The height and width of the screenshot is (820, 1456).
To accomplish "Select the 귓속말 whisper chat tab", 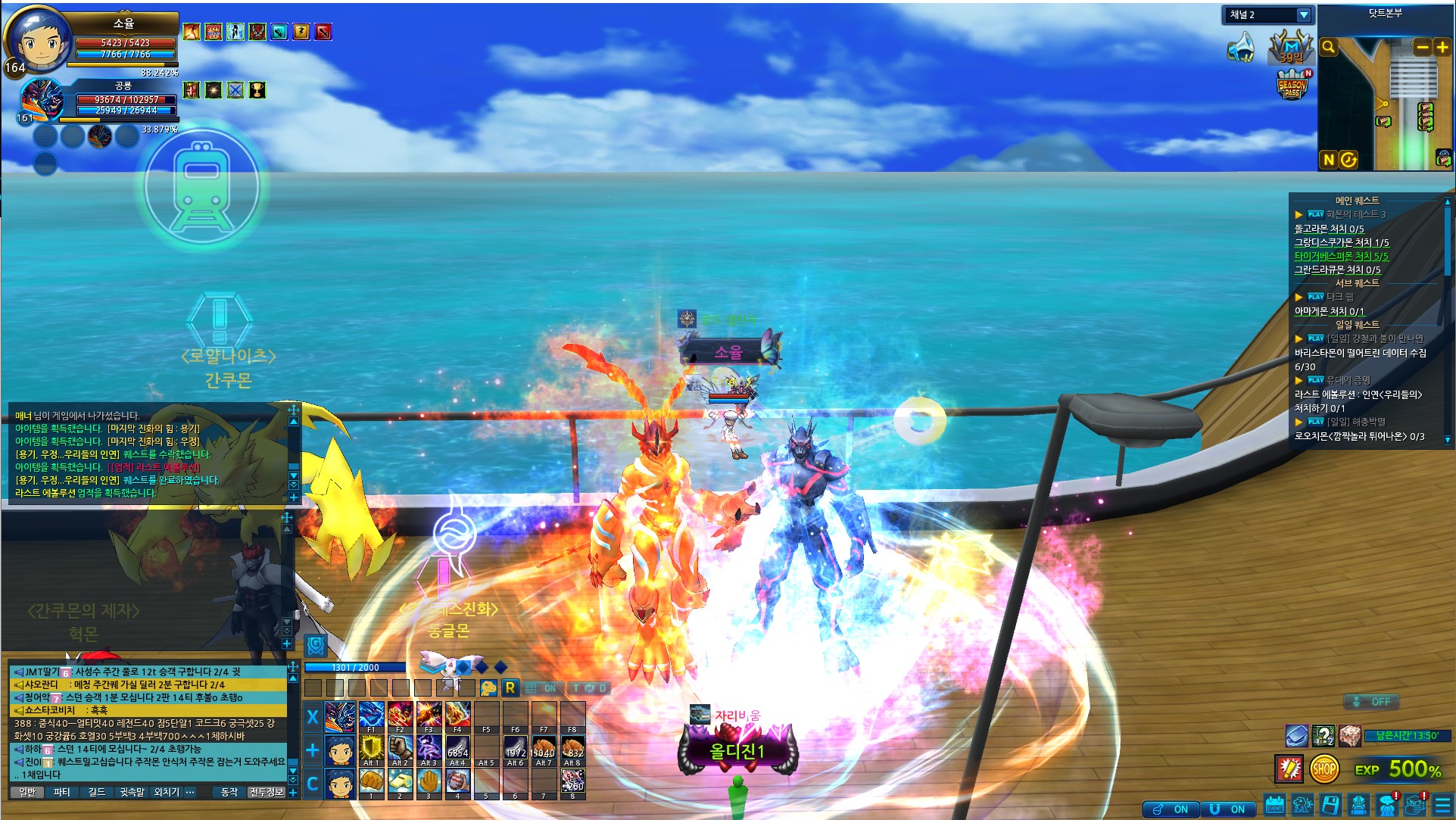I will coord(132,792).
